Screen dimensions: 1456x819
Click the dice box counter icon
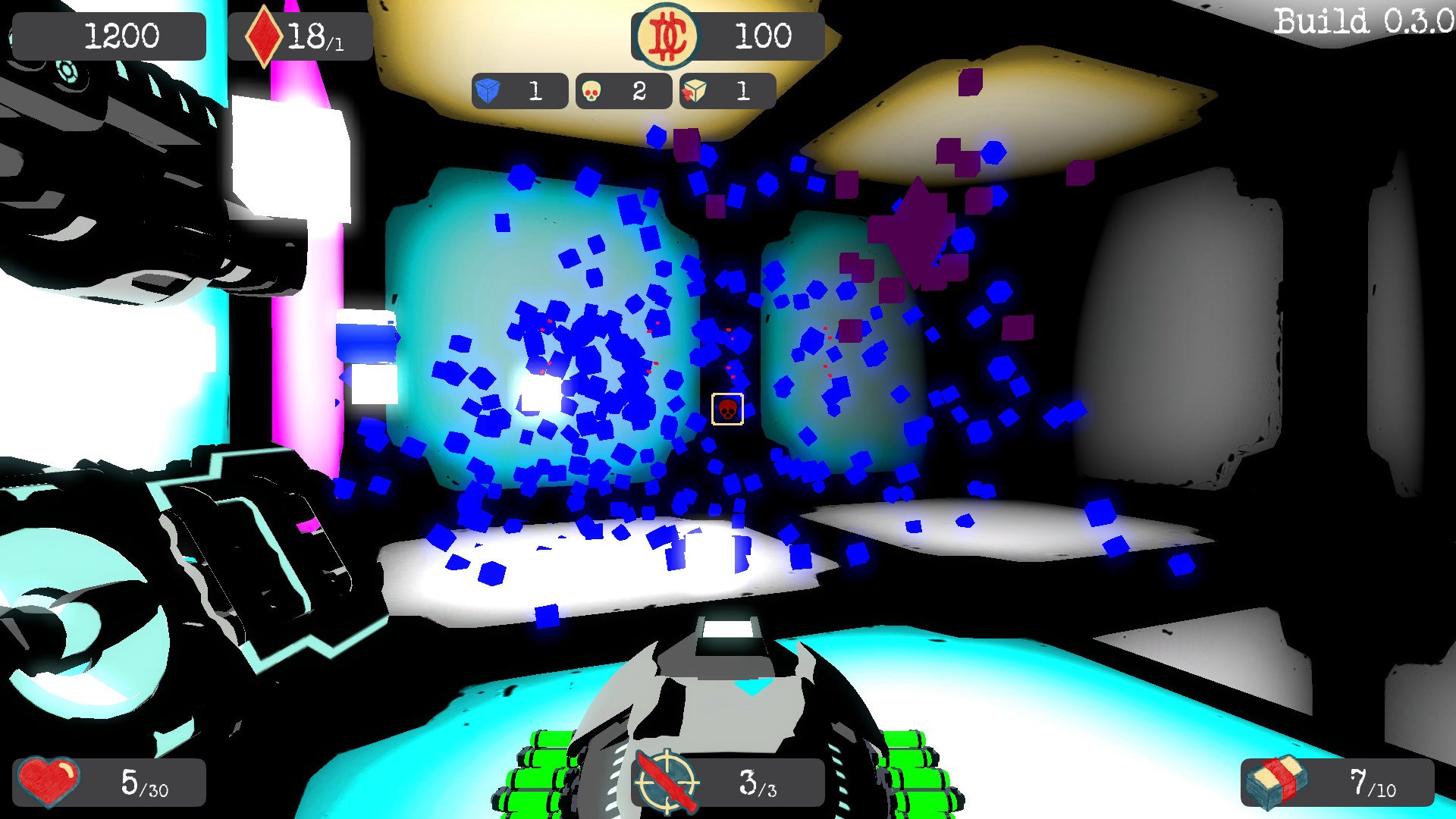pyautogui.click(x=694, y=92)
